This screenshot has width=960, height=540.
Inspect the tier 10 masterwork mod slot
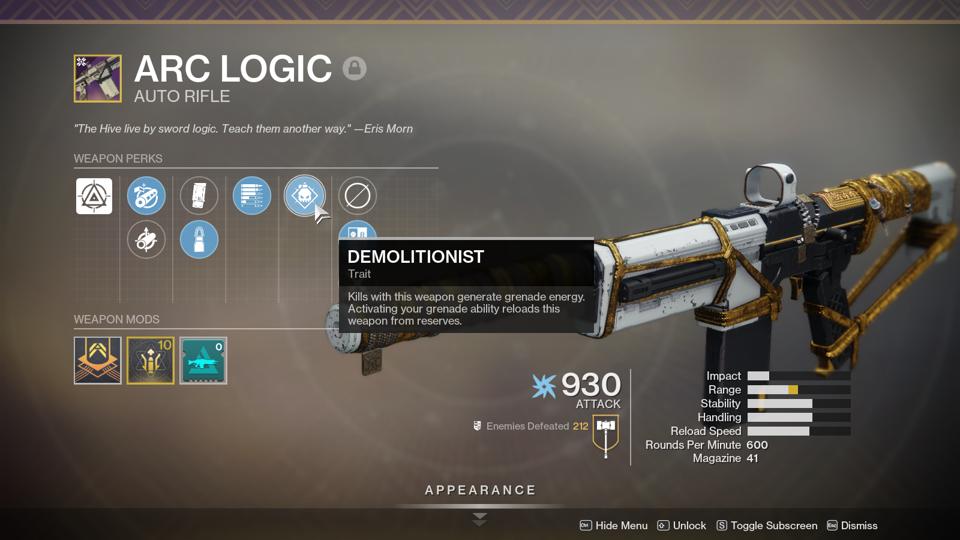tap(150, 361)
